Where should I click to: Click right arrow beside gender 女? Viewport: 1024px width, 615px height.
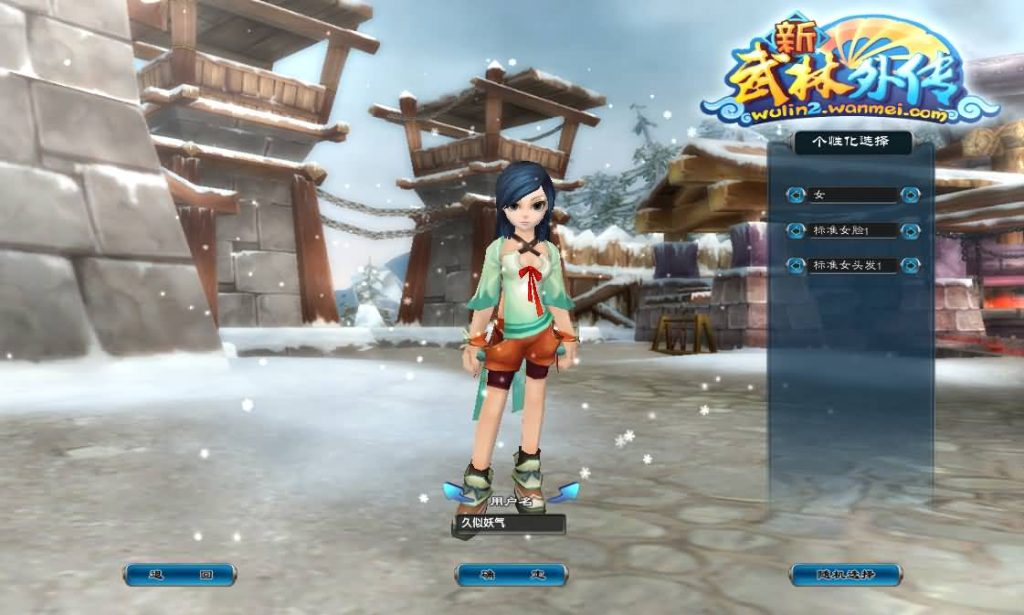[x=910, y=195]
